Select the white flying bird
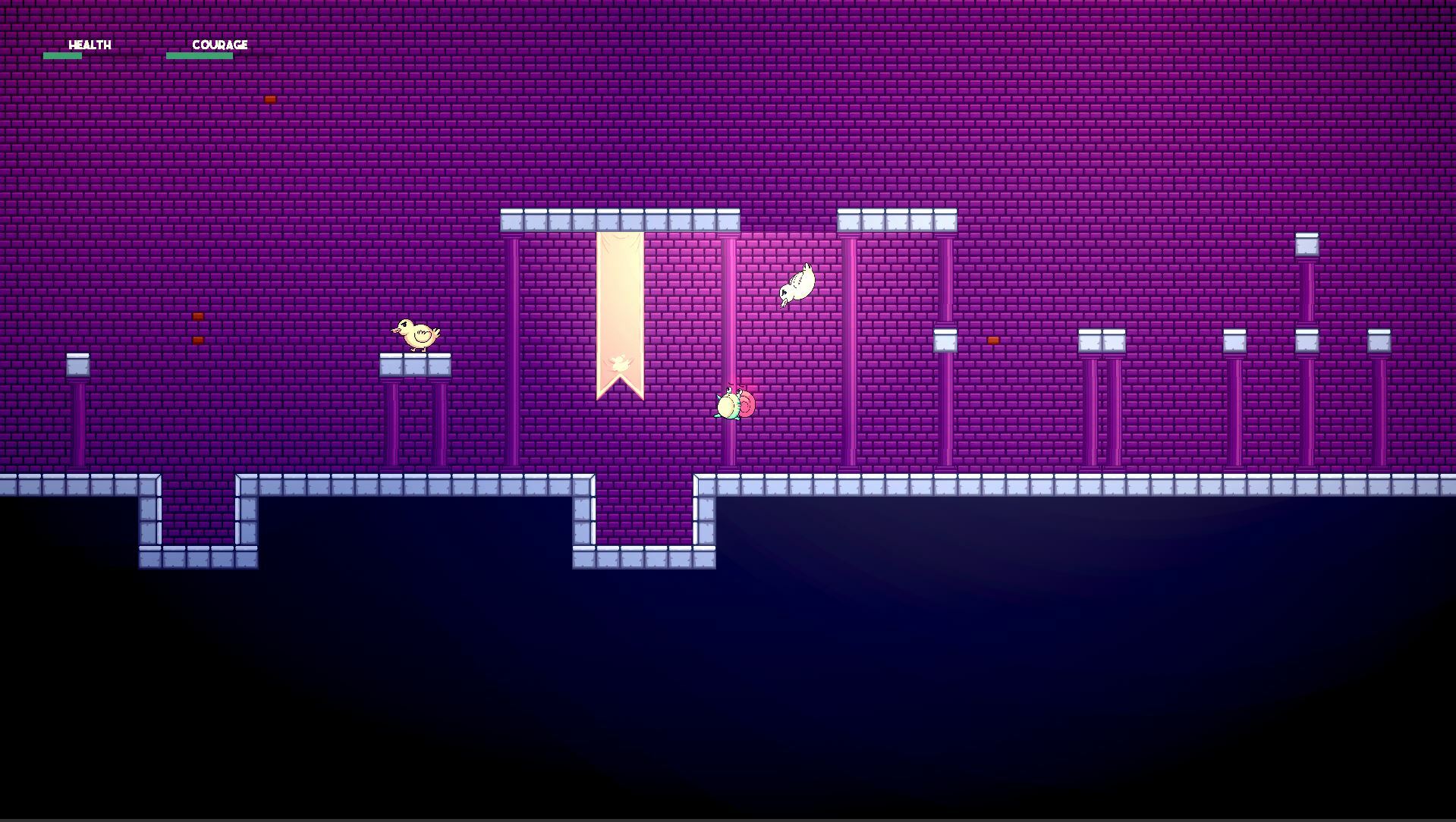1456x822 pixels. 797,284
